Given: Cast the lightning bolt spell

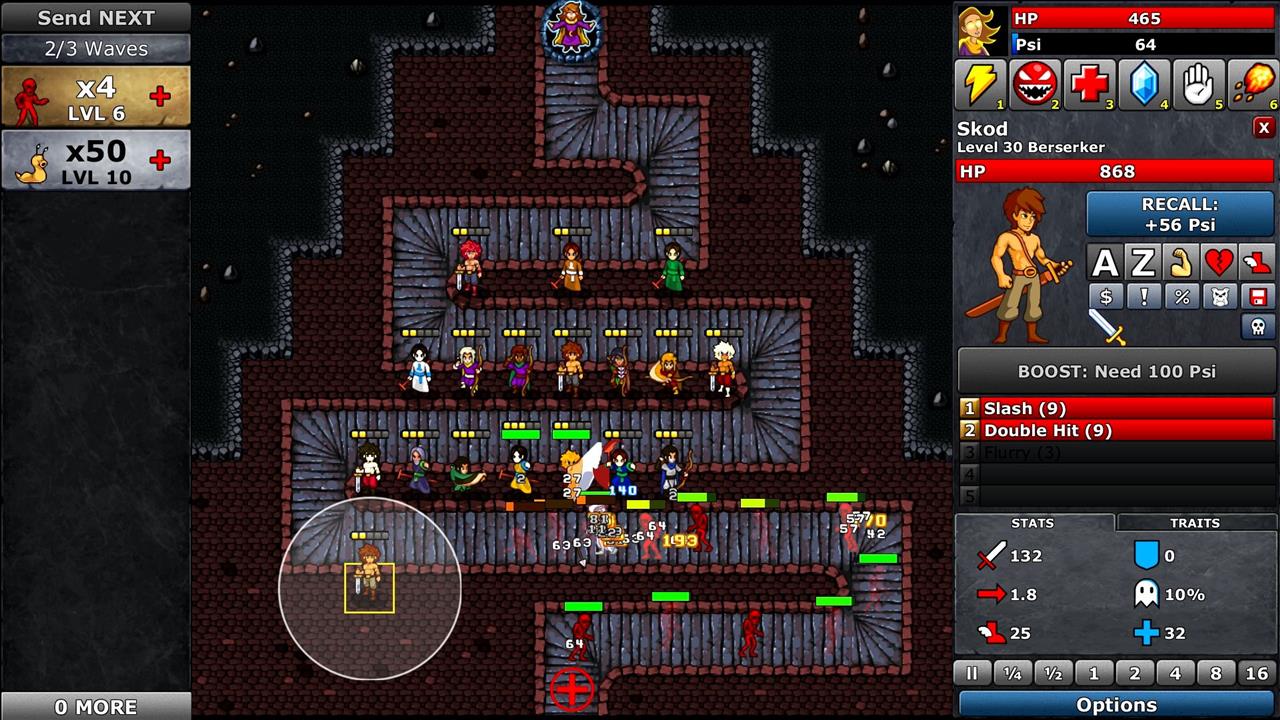Looking at the screenshot, I should coord(980,85).
